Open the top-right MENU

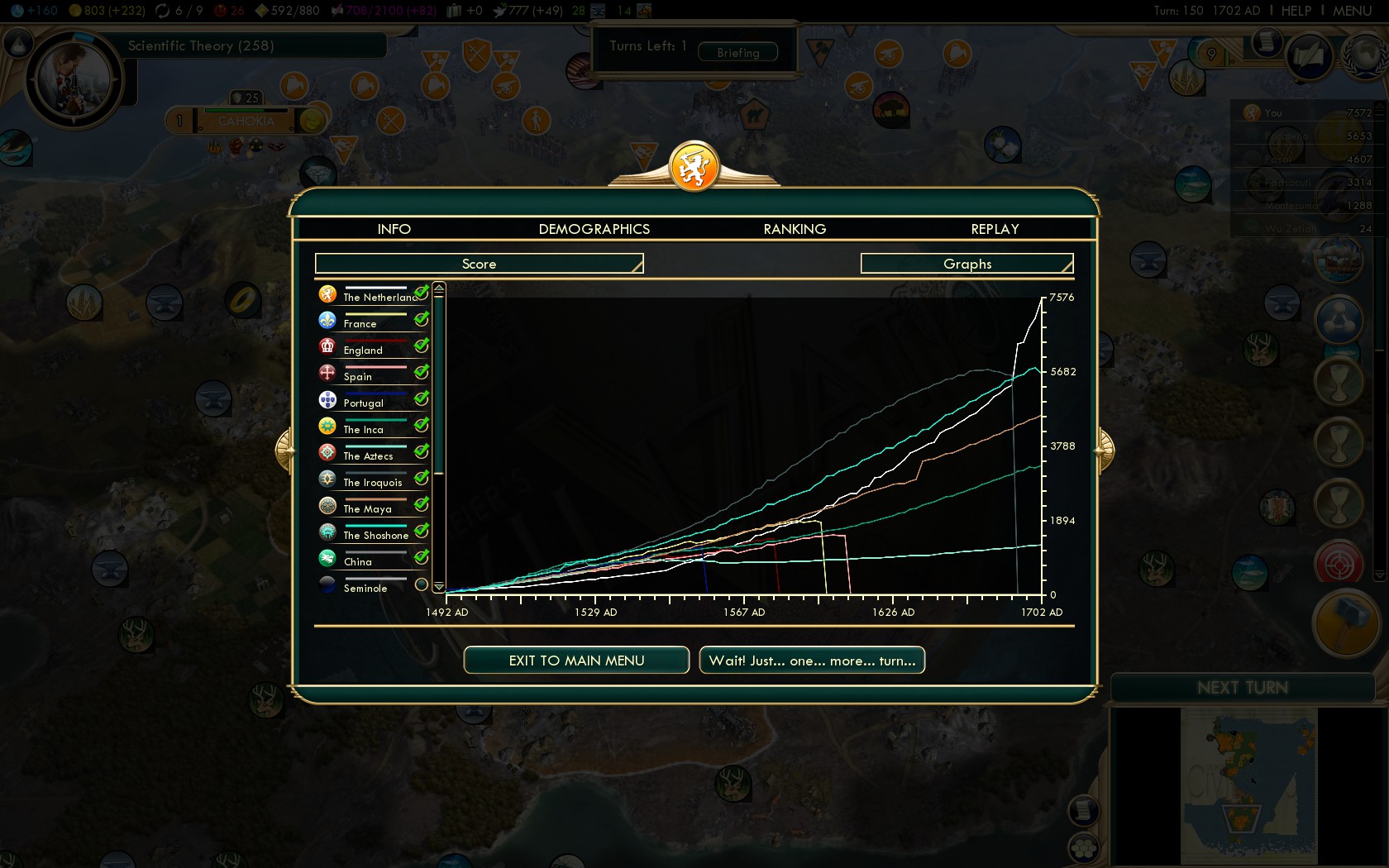click(x=1352, y=11)
